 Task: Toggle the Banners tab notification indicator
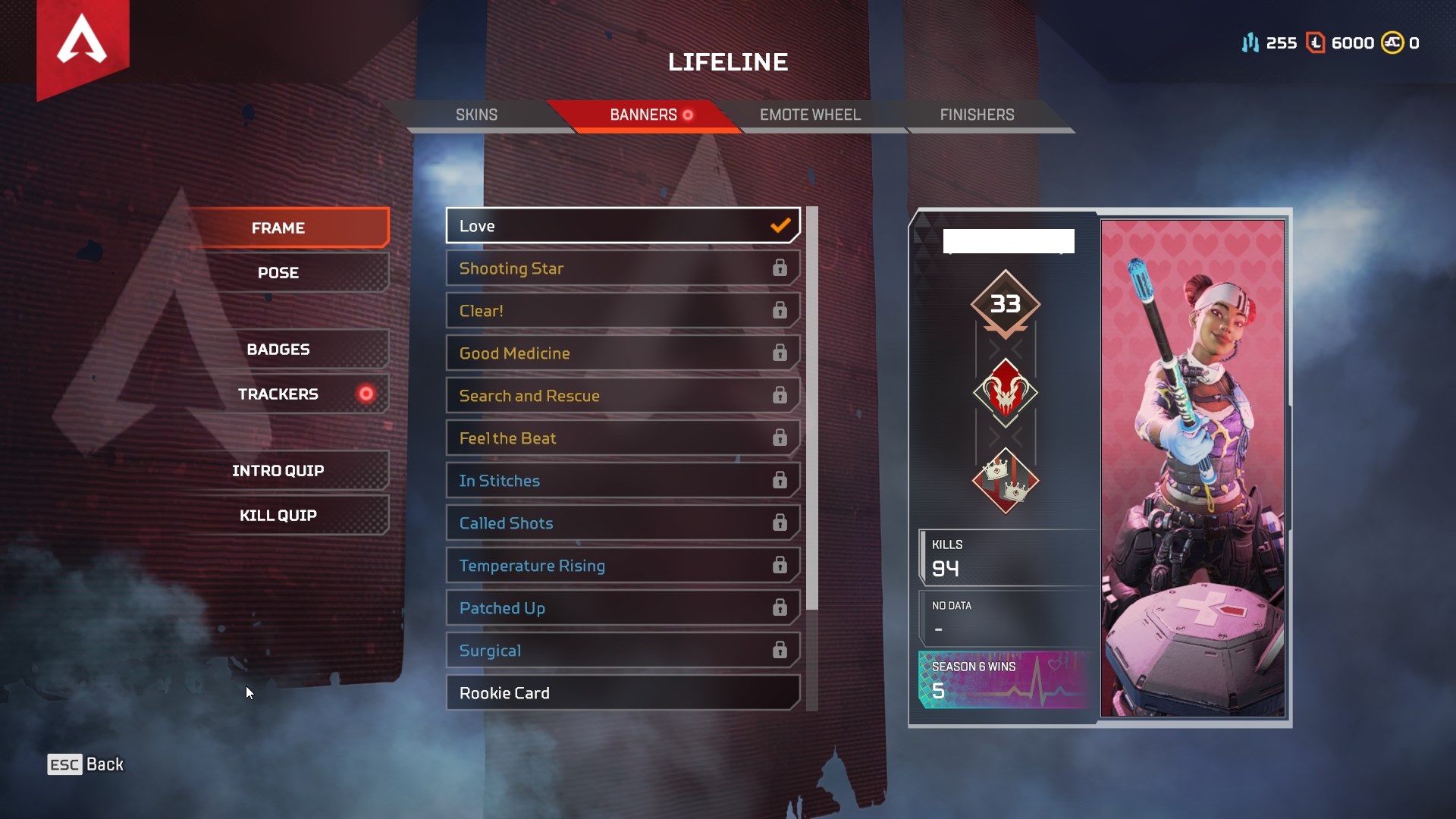[687, 115]
